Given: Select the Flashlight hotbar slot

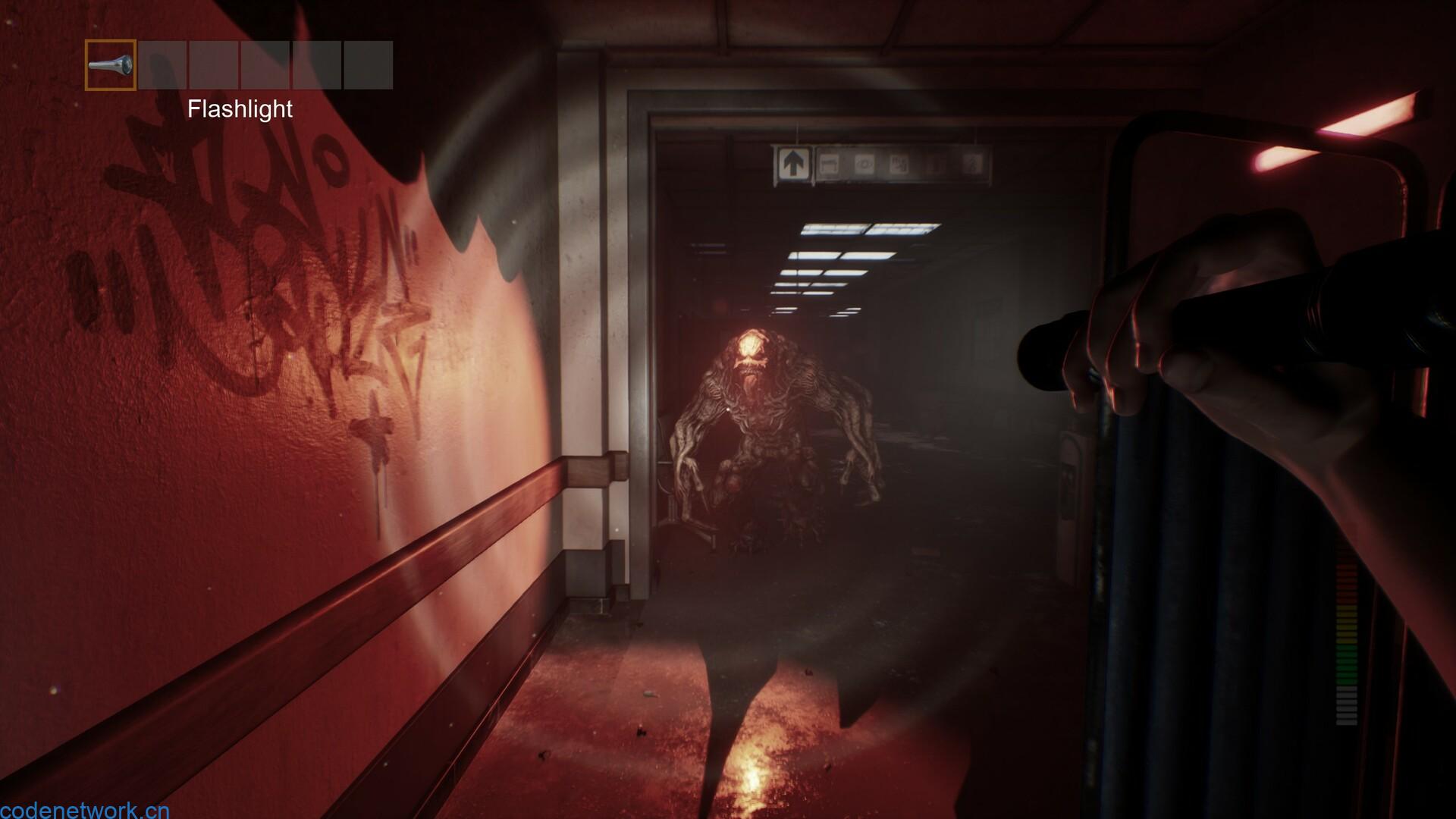Looking at the screenshot, I should [x=111, y=65].
